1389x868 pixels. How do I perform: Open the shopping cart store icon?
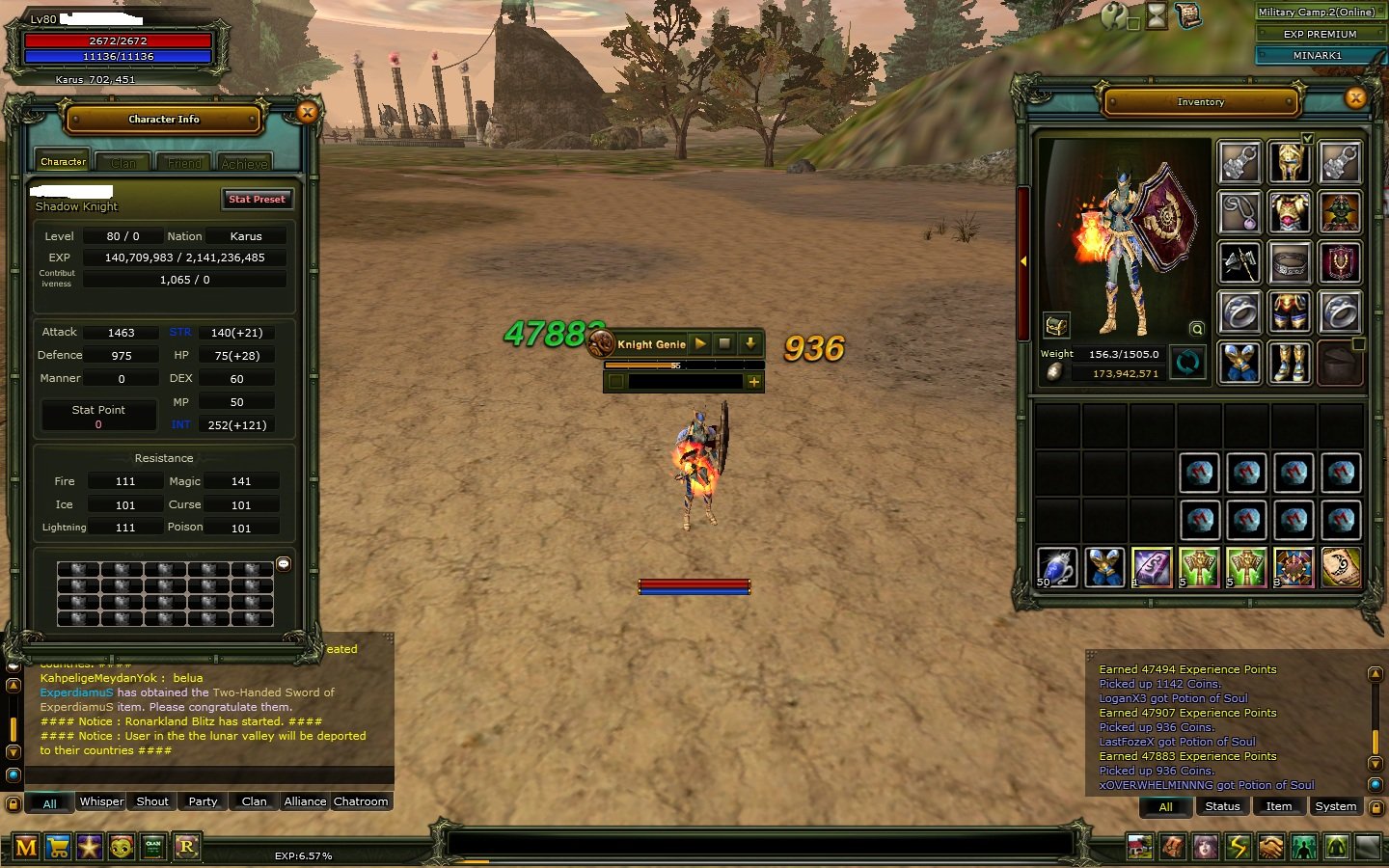(x=58, y=848)
